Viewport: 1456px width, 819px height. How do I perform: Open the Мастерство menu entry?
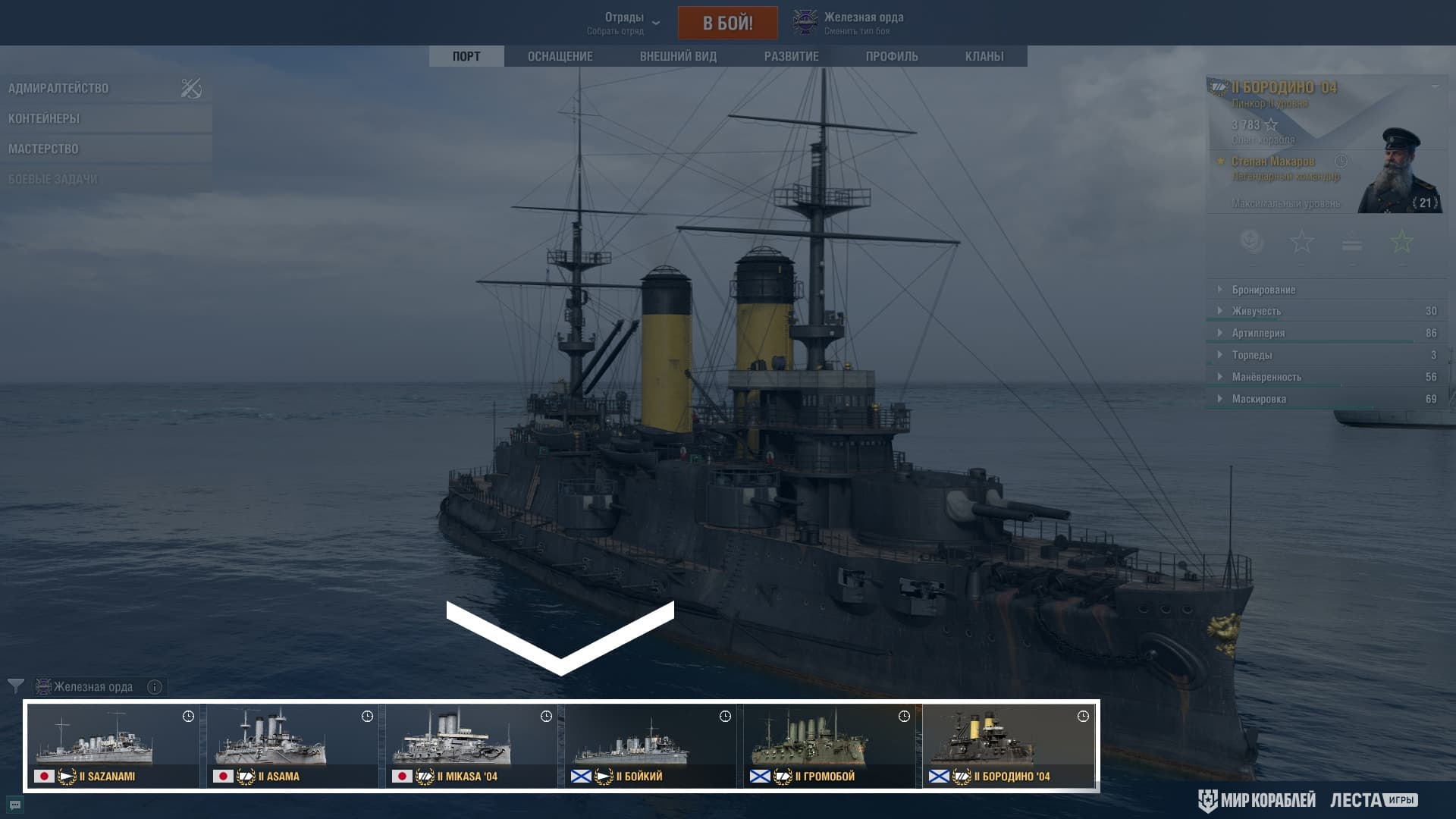[43, 149]
